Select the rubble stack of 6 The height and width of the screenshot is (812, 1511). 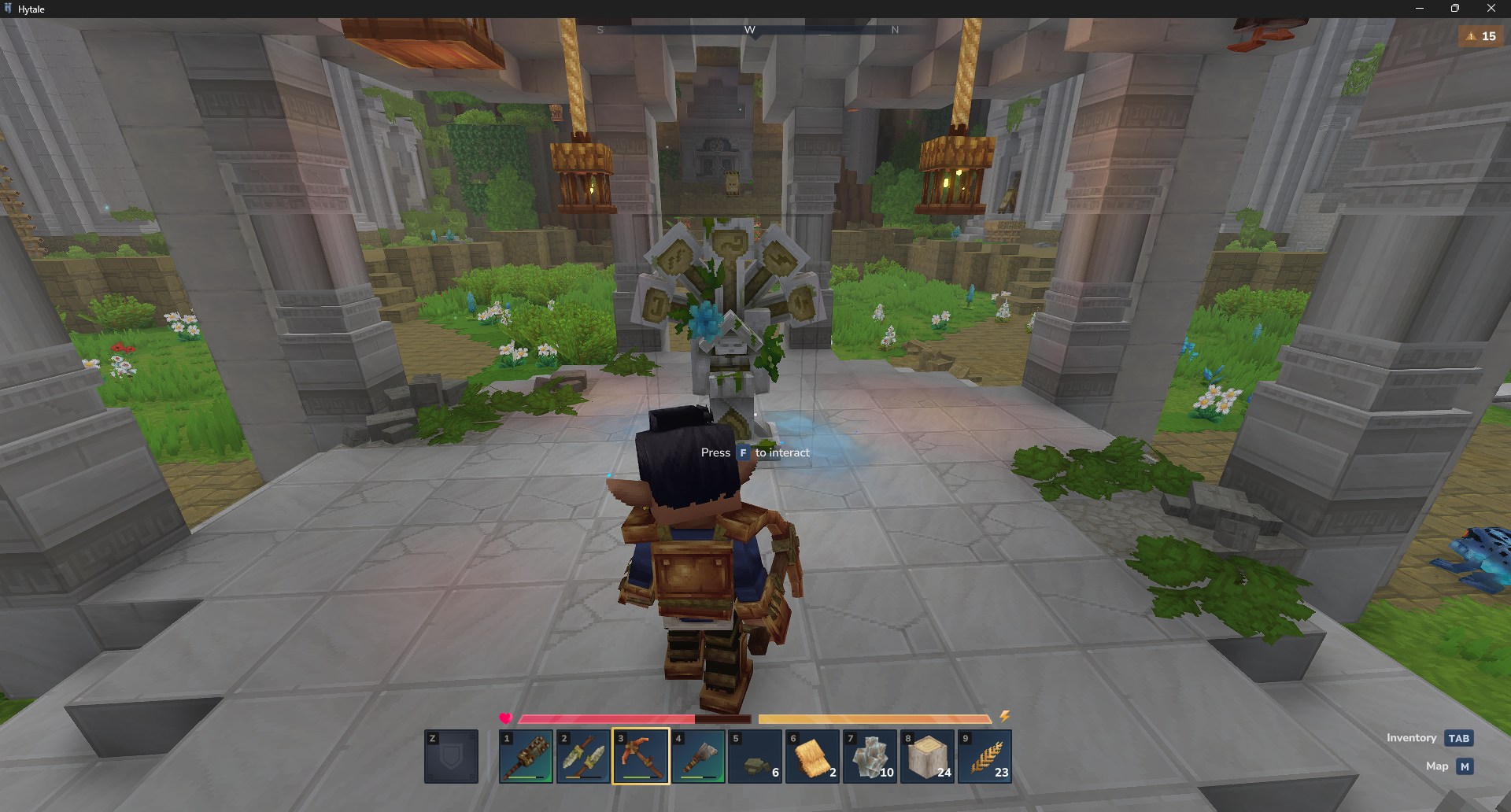[x=755, y=756]
